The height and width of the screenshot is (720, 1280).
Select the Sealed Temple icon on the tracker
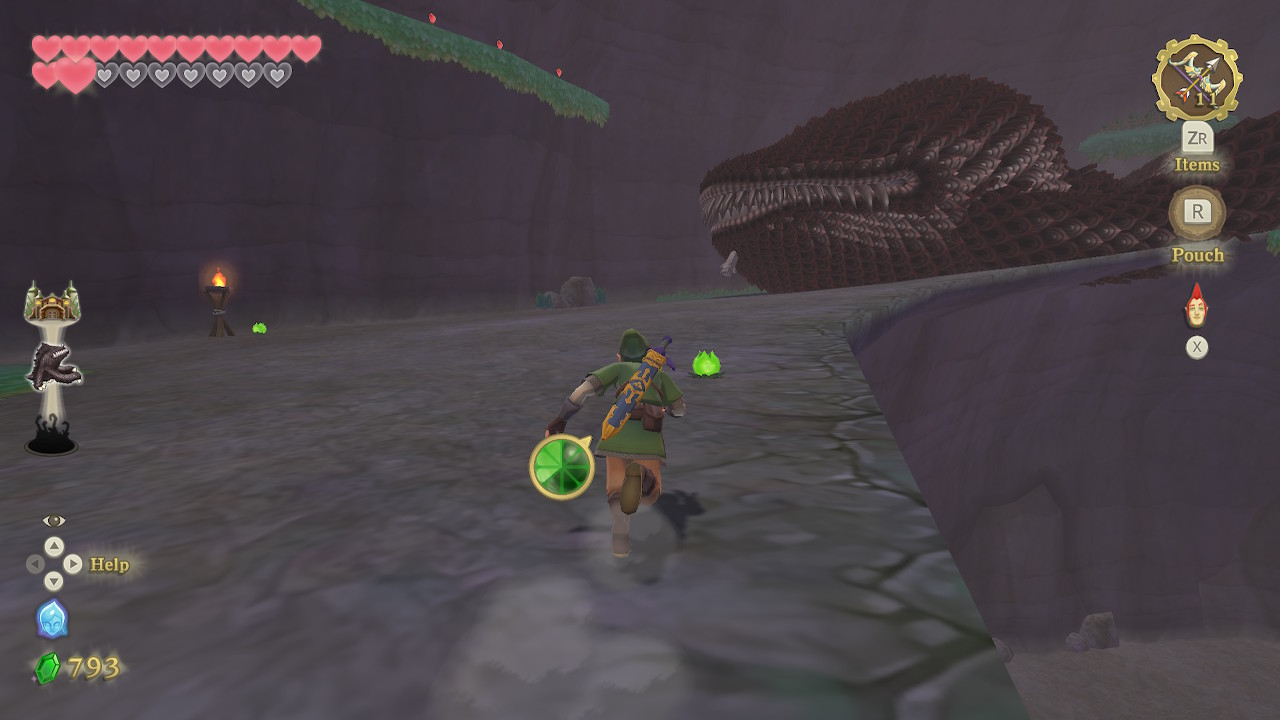tap(52, 302)
